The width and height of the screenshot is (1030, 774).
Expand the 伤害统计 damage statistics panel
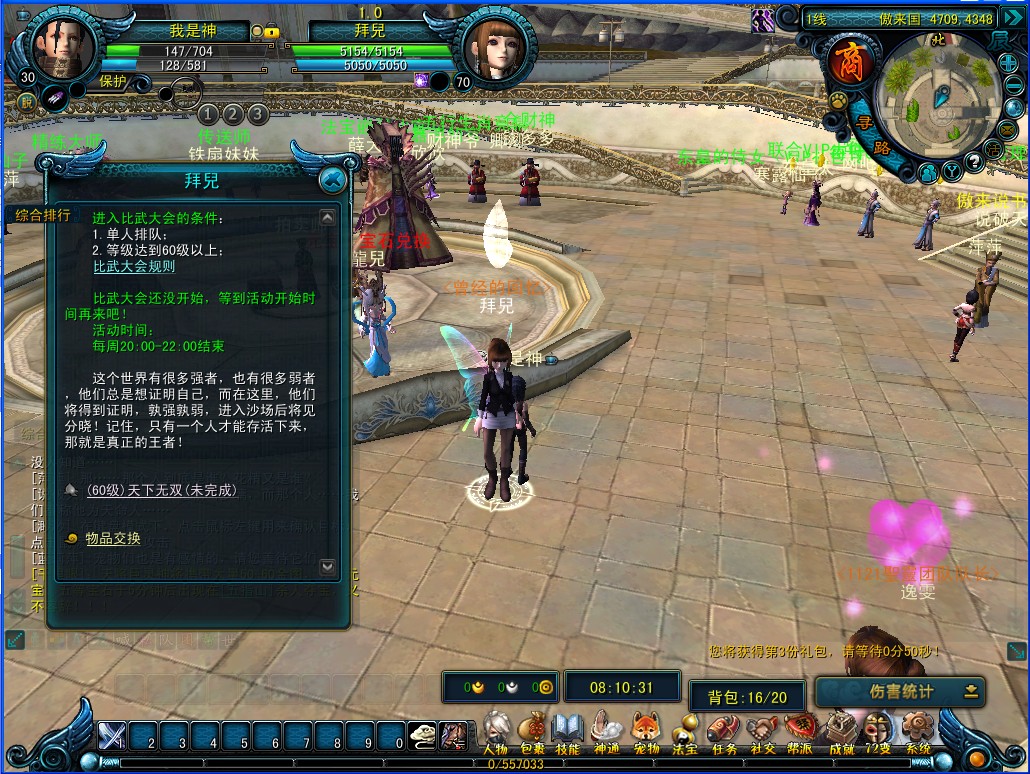(970, 691)
